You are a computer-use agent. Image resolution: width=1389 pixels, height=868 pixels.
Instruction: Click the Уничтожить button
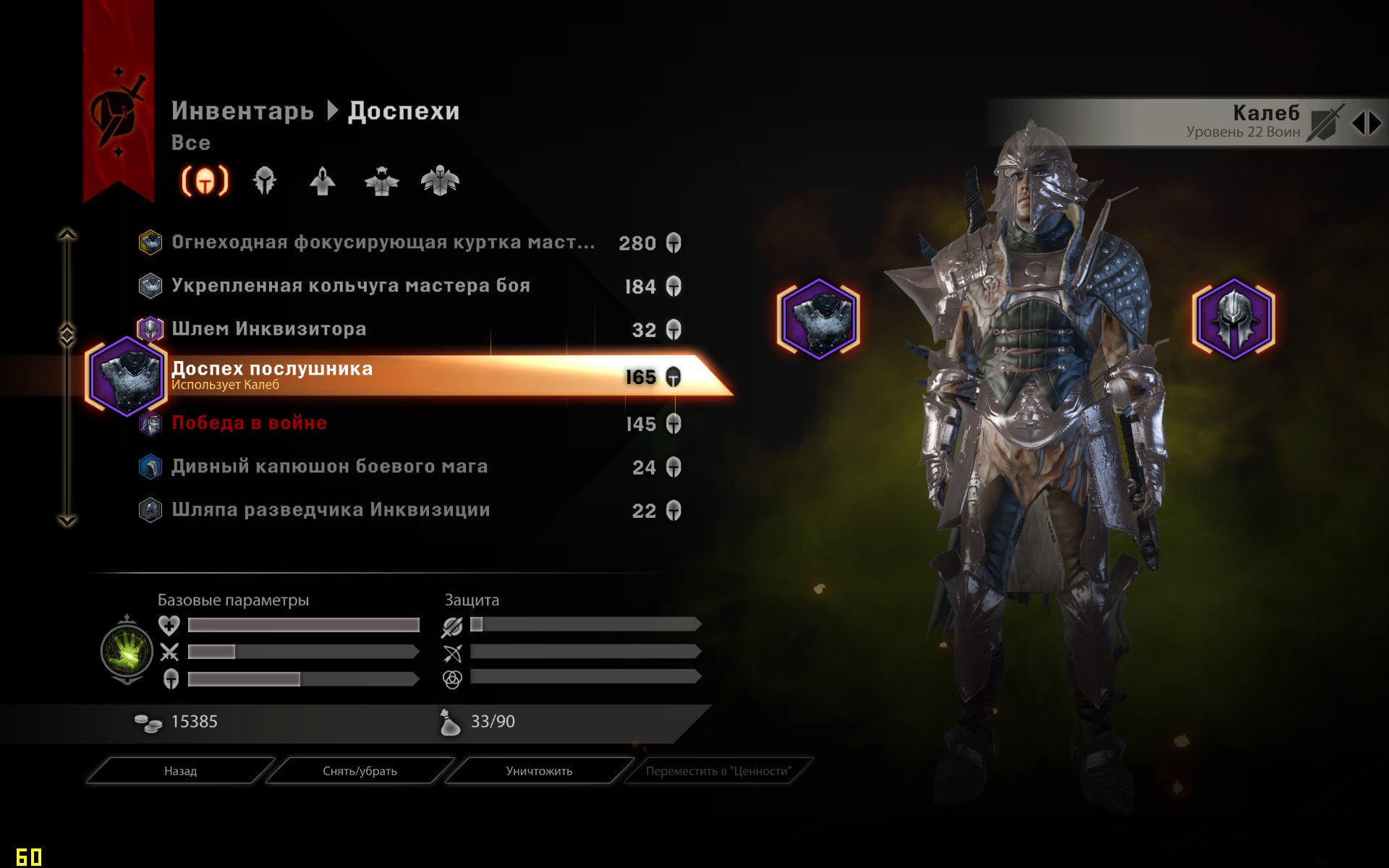pos(538,771)
